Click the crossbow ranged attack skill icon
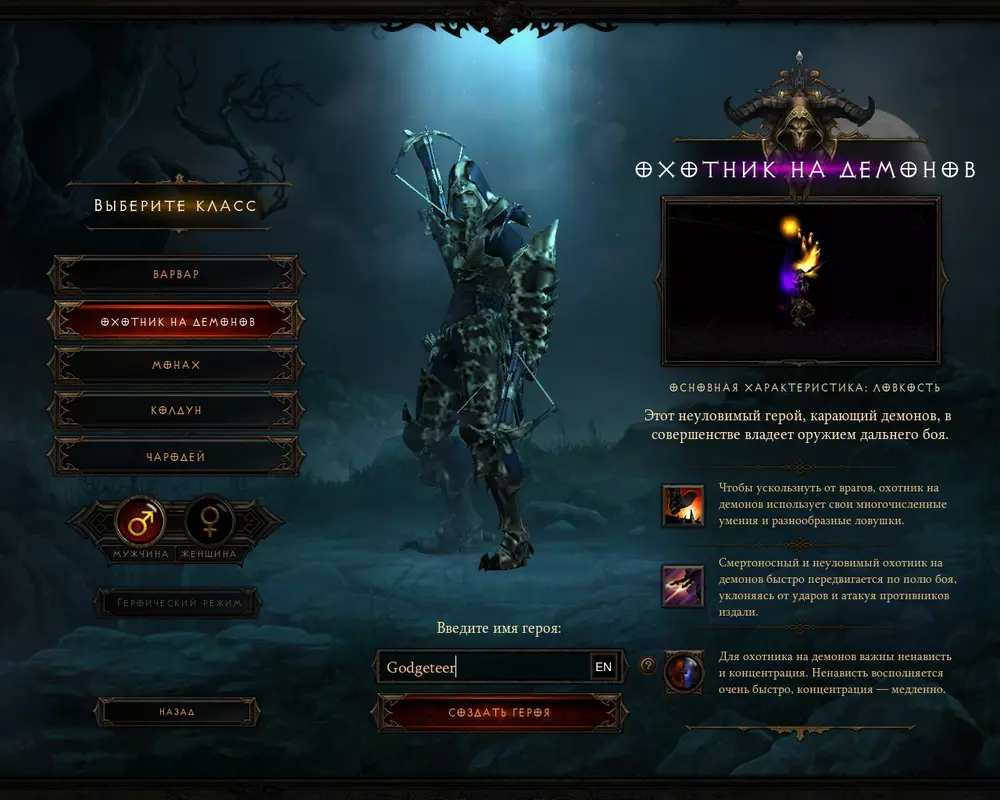Screen dimensions: 1000x800 [682, 586]
